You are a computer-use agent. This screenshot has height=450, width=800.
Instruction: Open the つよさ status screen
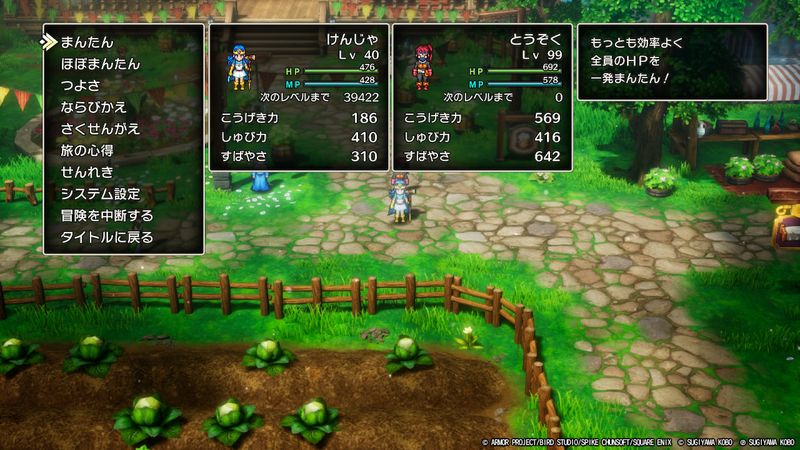pyautogui.click(x=81, y=86)
